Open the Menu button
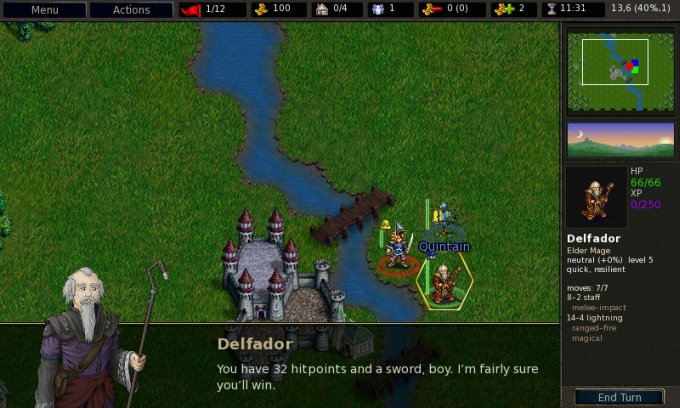 [x=43, y=10]
